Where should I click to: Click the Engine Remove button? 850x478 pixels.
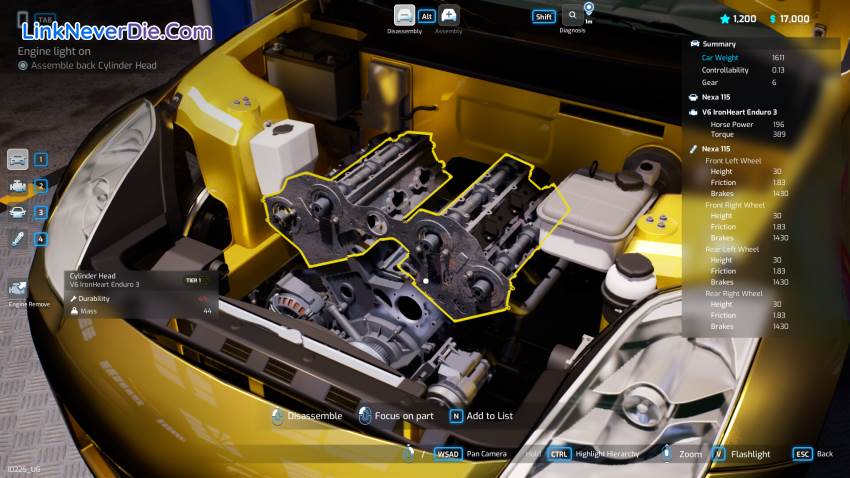click(17, 290)
